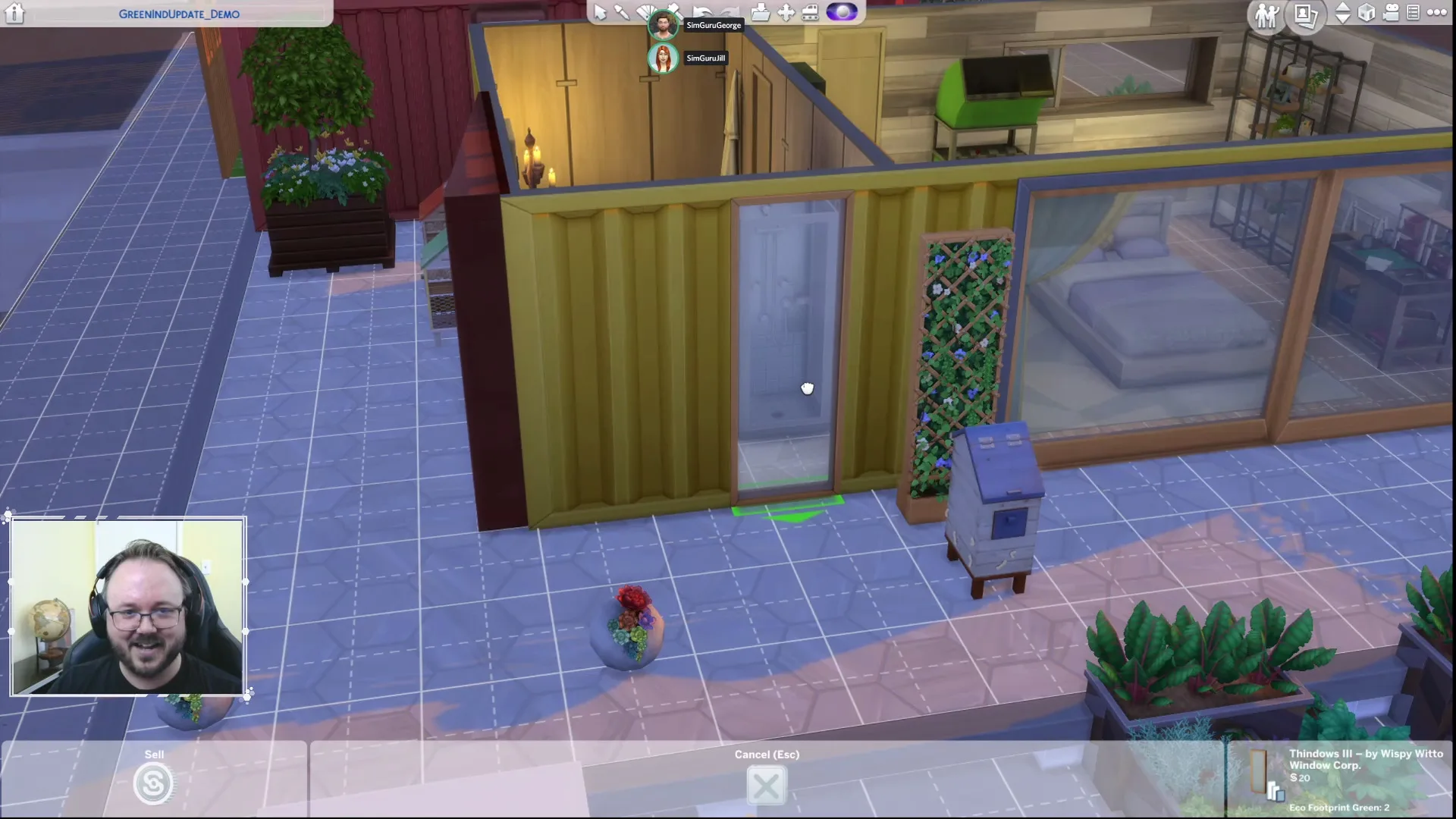
Task: Select the arrow pointer tool
Action: 600,12
